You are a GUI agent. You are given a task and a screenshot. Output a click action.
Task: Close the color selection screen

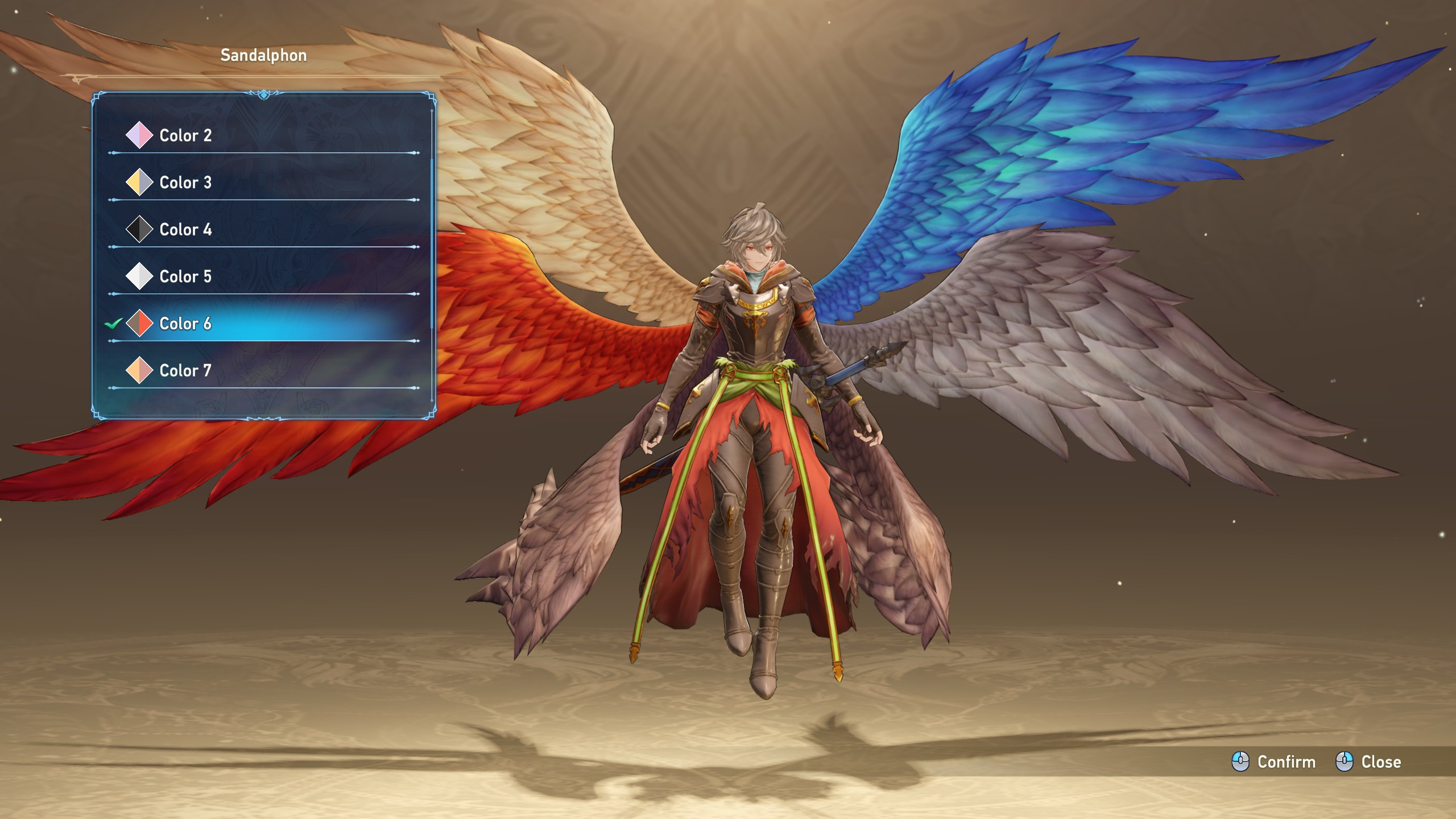[x=1368, y=762]
